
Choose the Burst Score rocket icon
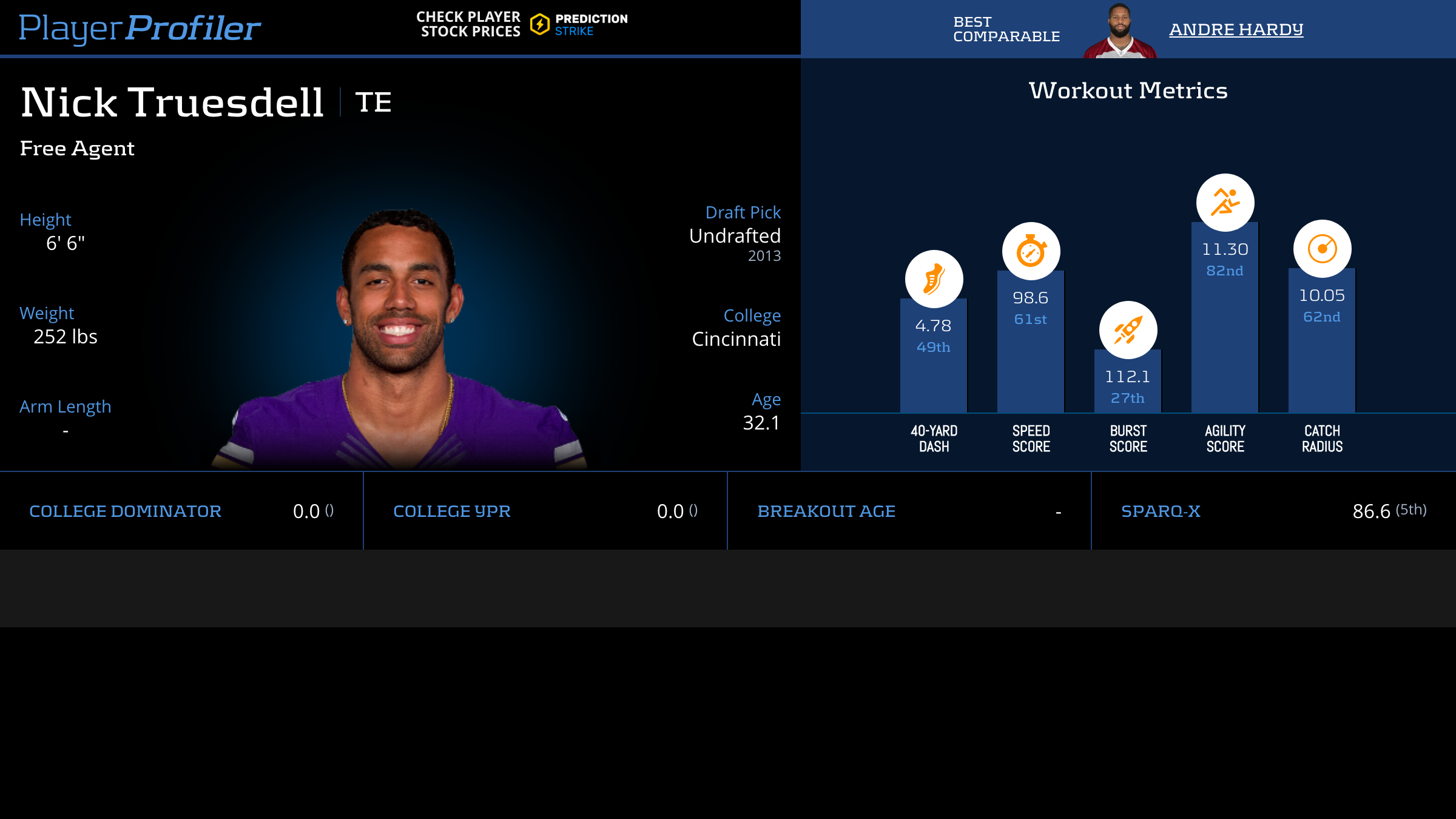pos(1128,330)
